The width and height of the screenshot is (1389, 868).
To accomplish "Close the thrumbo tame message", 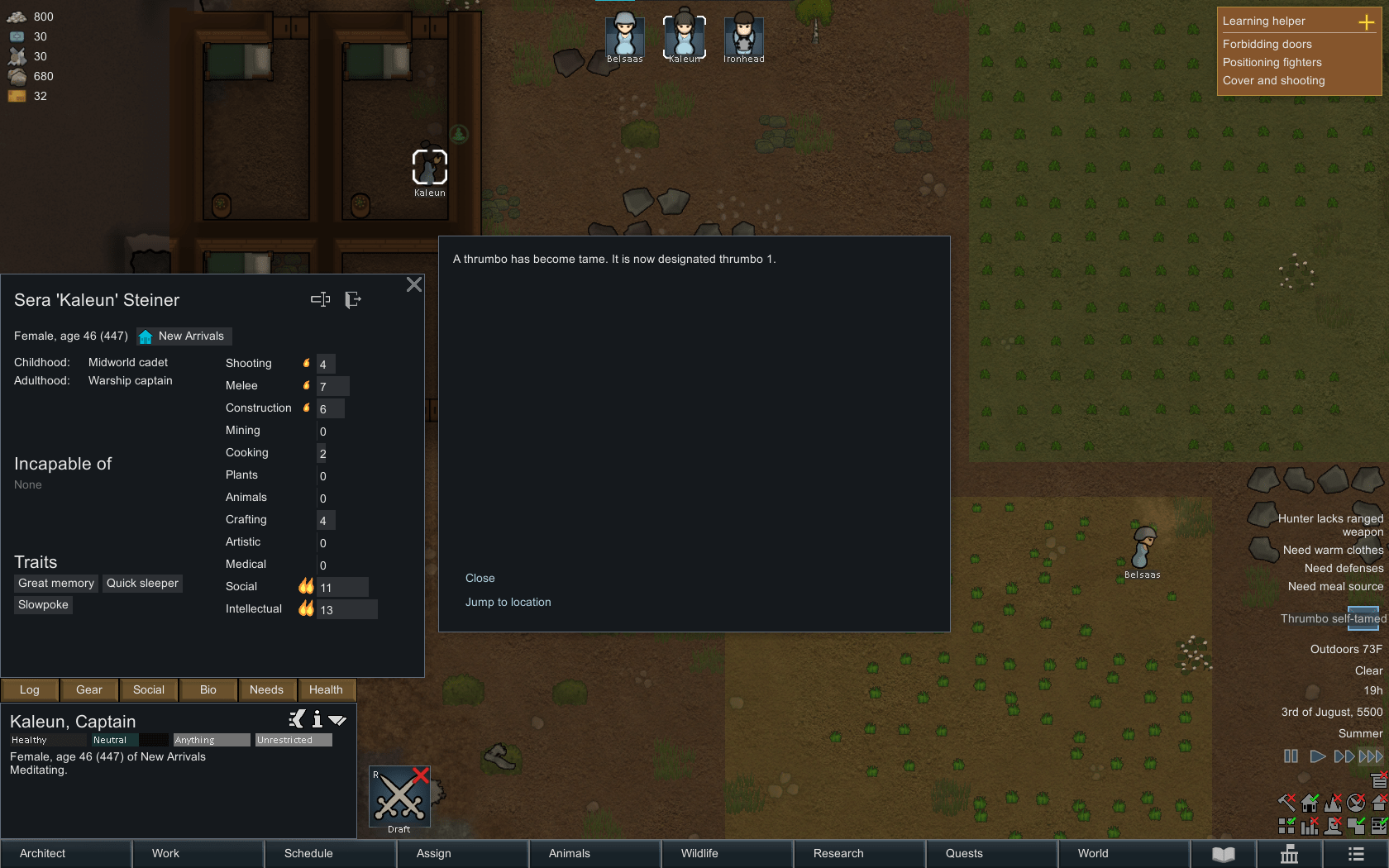I will tap(480, 578).
